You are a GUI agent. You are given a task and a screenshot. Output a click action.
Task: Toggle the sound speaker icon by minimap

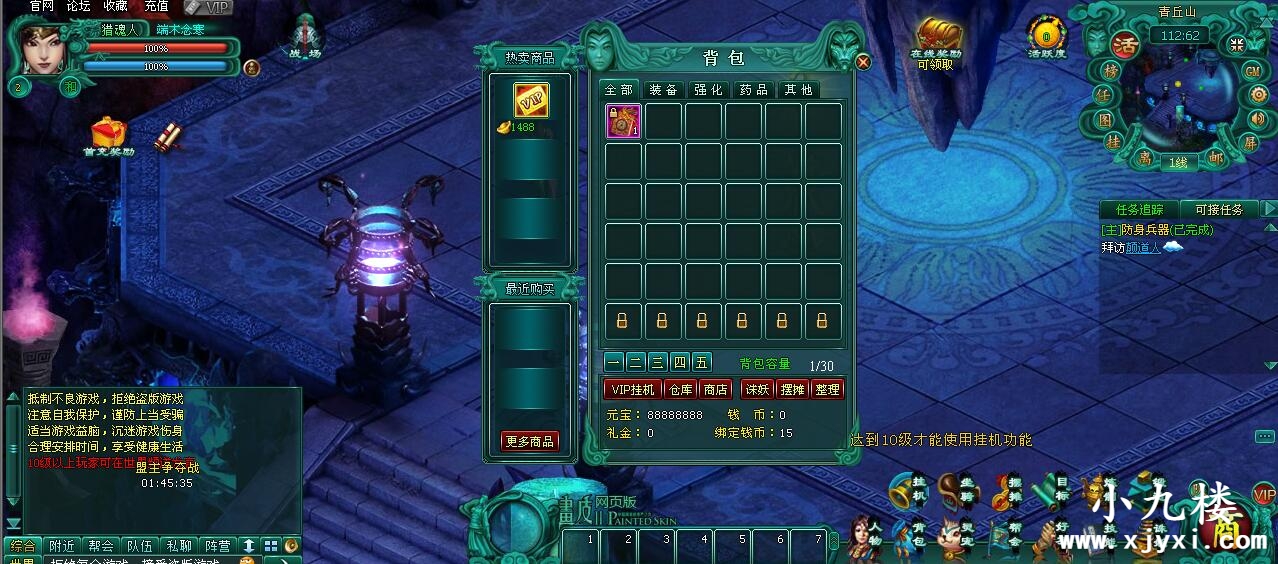[1258, 119]
